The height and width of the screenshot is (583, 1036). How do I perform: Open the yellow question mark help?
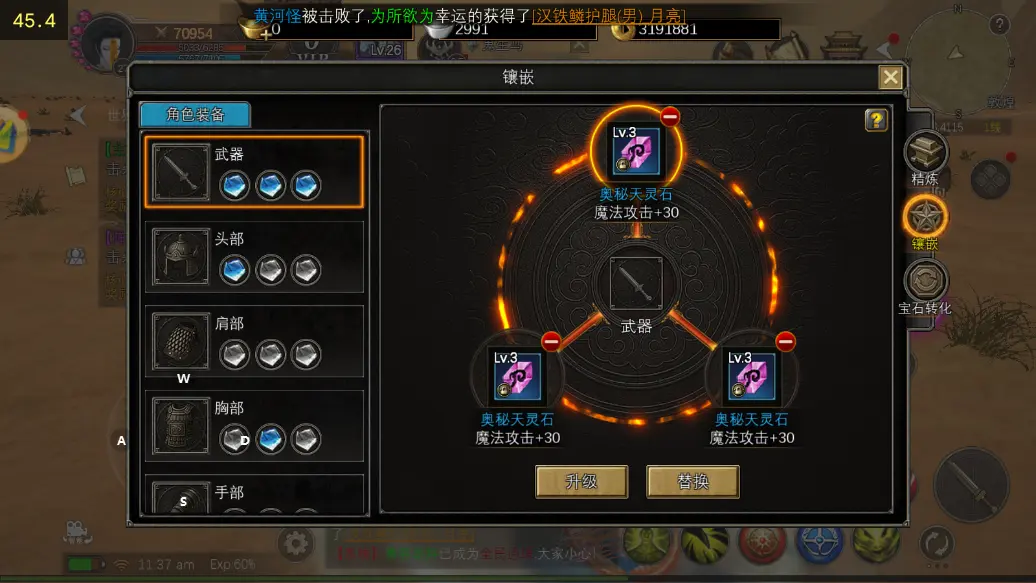point(876,121)
